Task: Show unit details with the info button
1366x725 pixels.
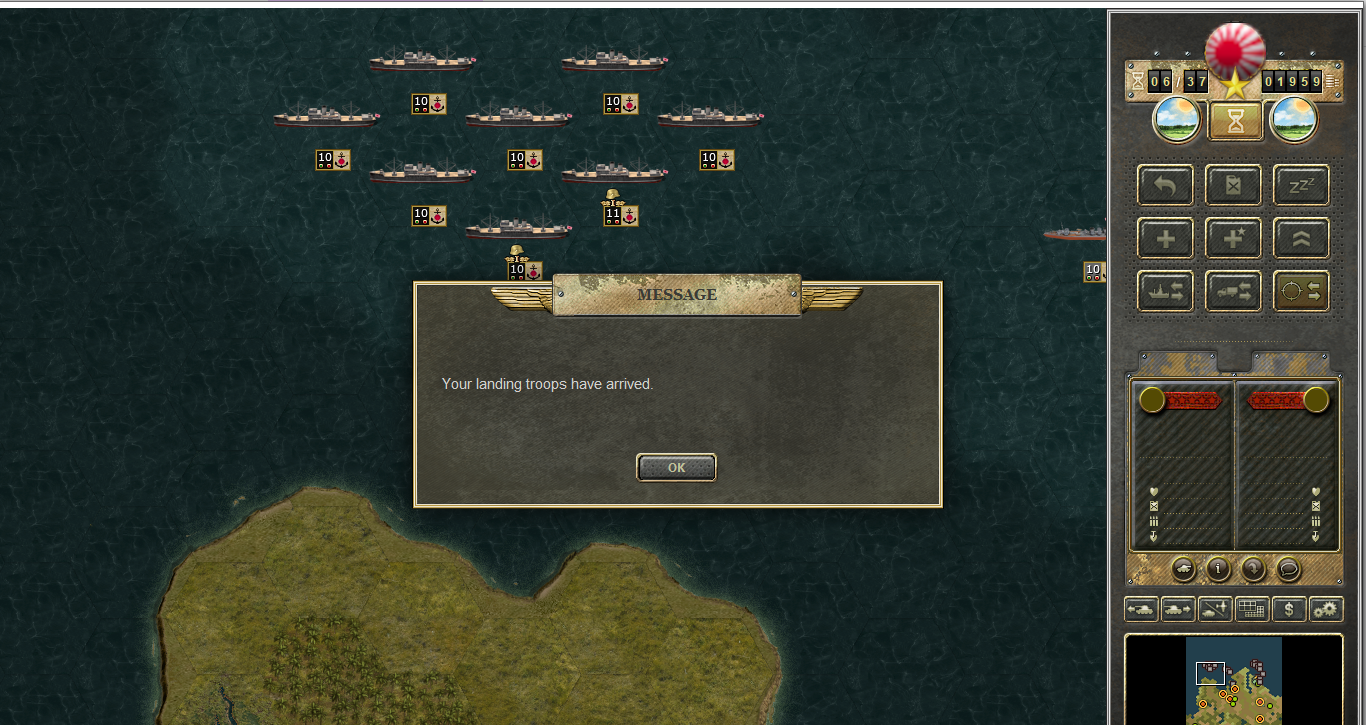Action: click(1218, 569)
